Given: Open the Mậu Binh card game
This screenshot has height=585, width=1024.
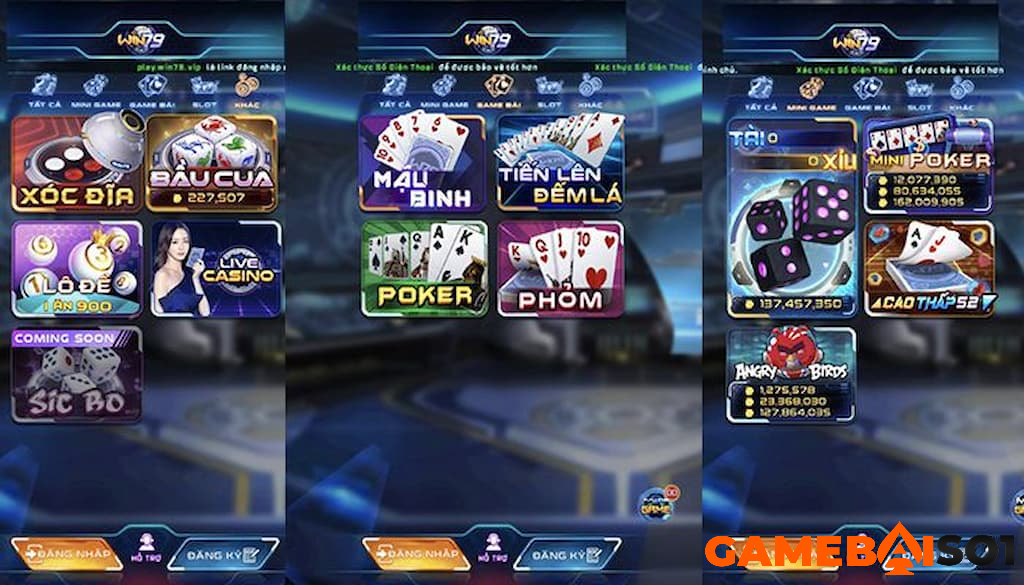Looking at the screenshot, I should tap(422, 163).
